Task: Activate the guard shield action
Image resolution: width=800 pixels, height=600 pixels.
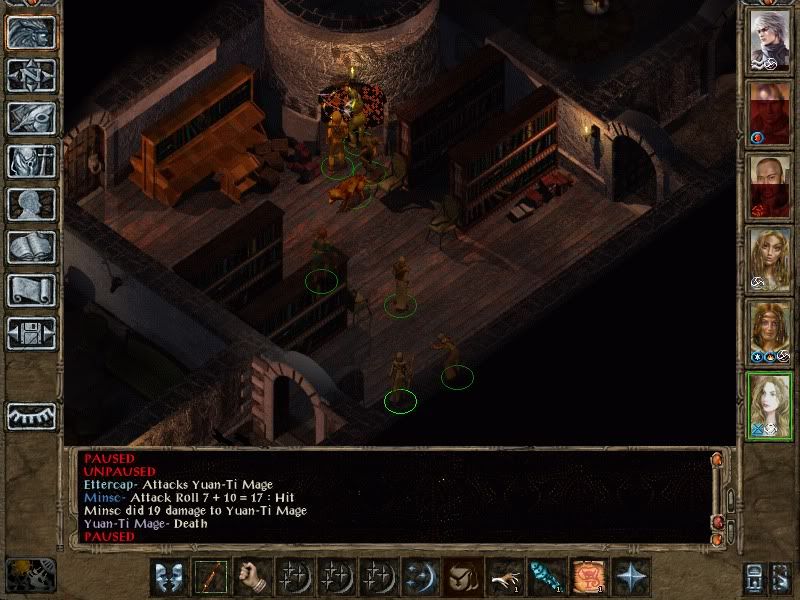Action: [169, 577]
